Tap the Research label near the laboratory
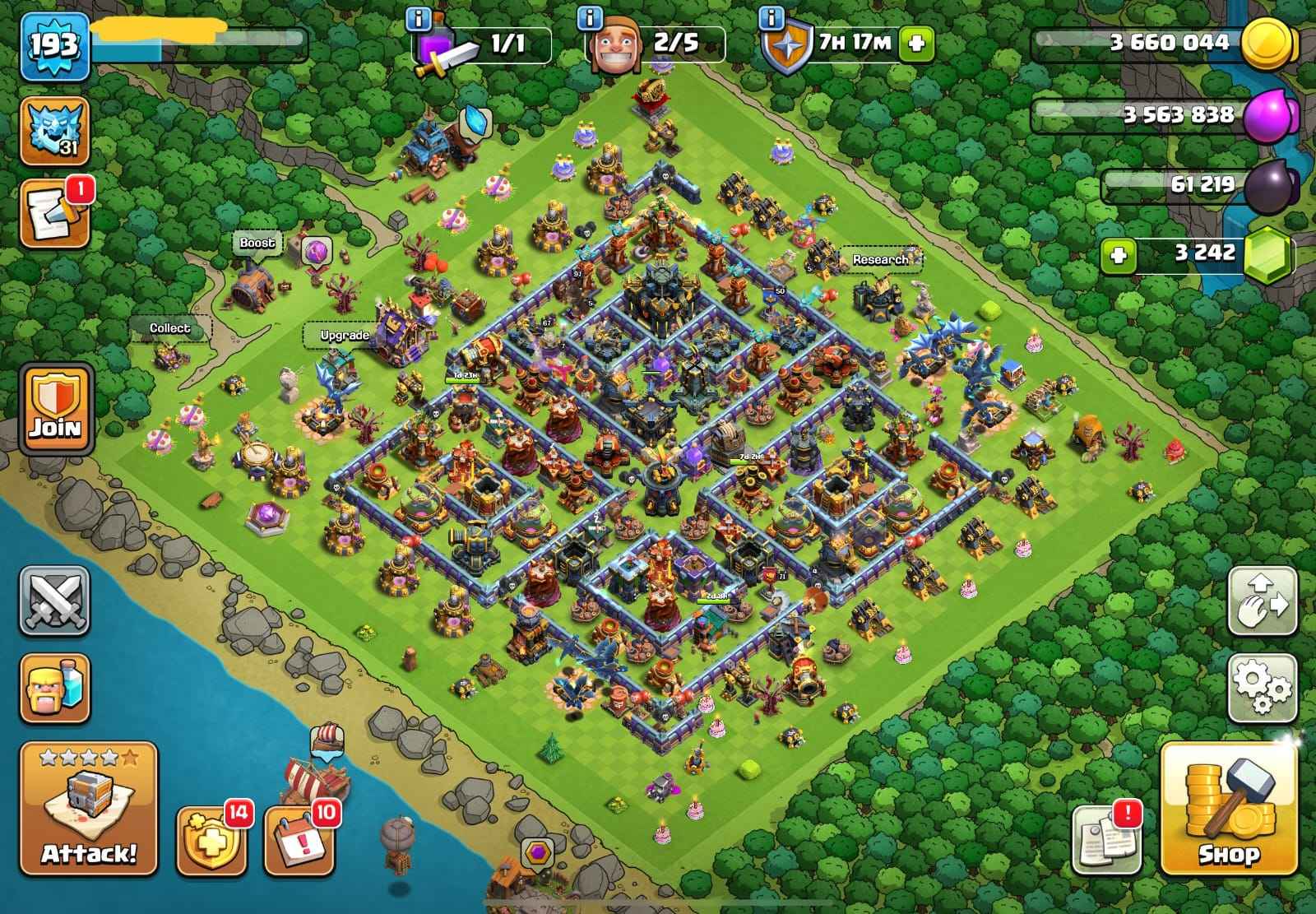This screenshot has height=914, width=1316. [x=880, y=258]
